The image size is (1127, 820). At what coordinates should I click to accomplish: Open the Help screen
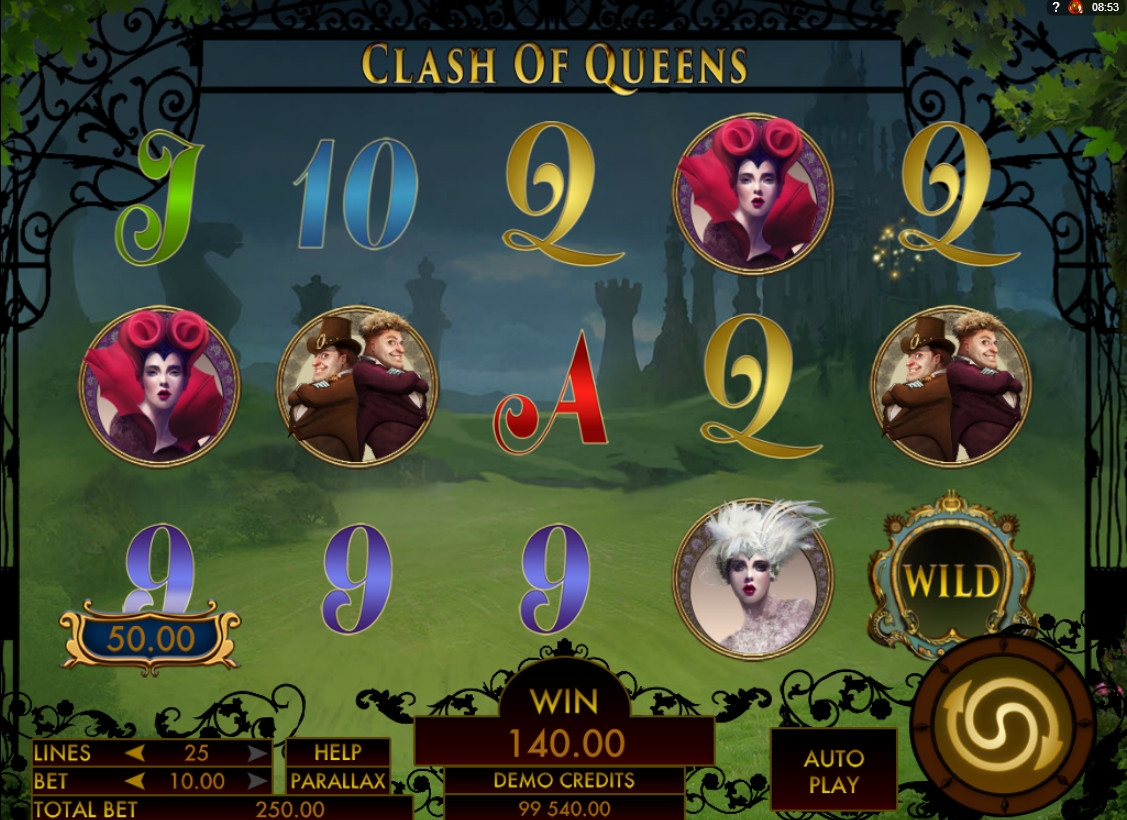coord(337,753)
